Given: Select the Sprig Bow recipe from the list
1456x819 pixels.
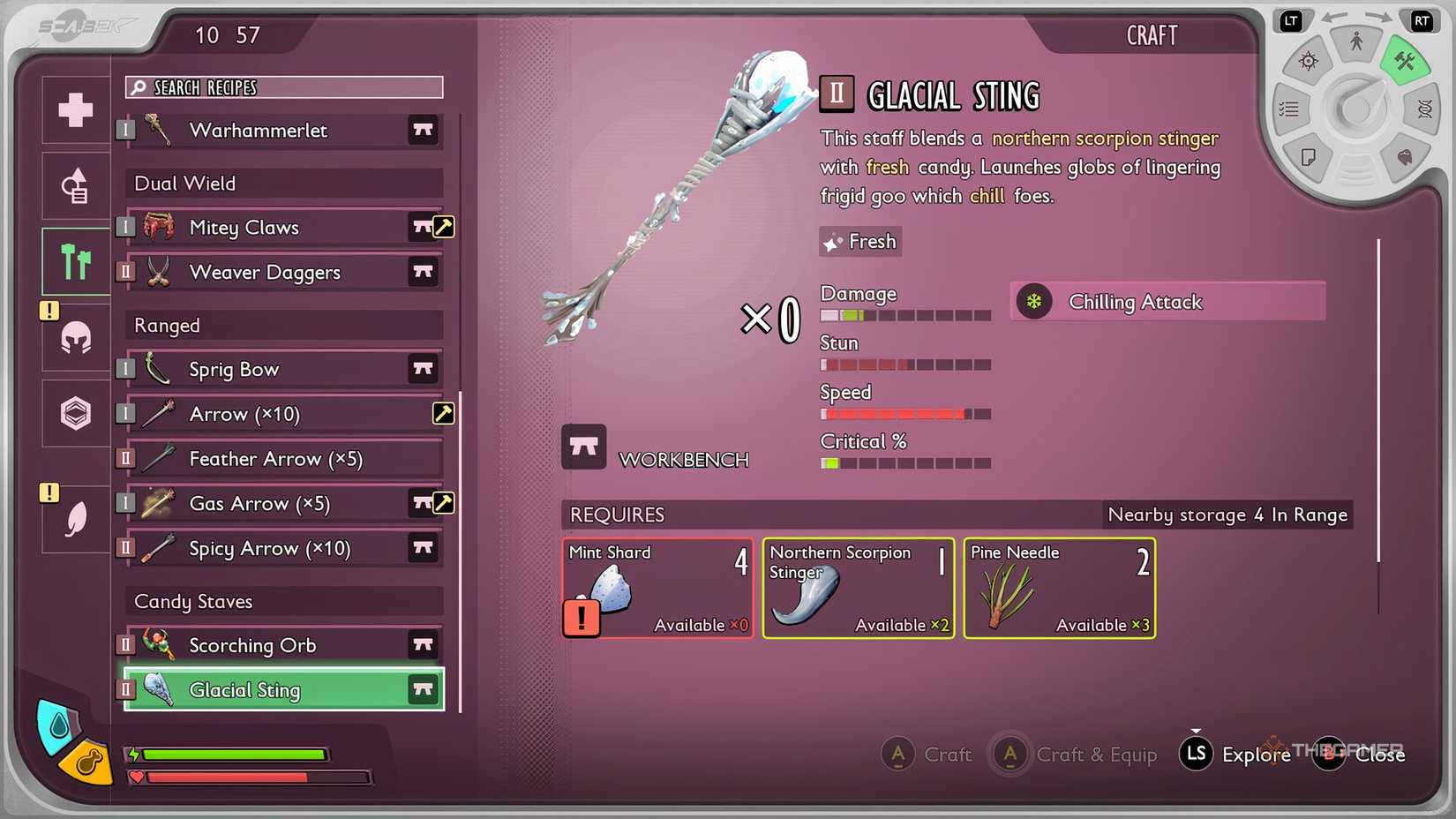Looking at the screenshot, I should 265,369.
